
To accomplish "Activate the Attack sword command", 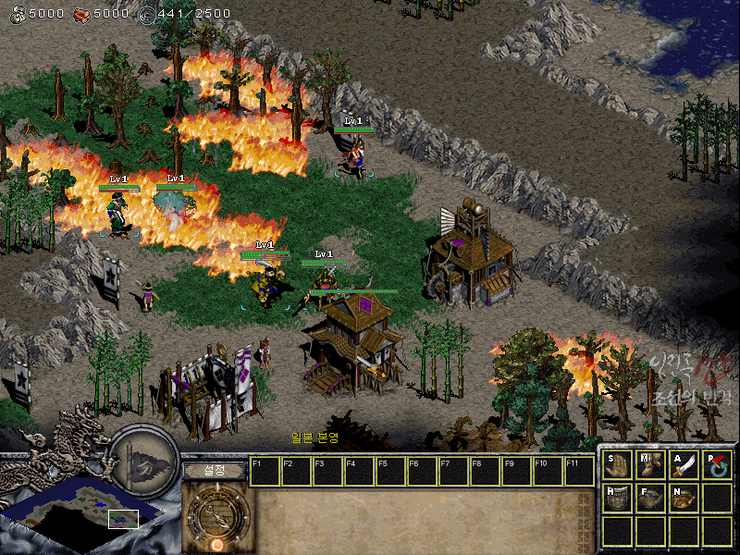I will click(x=684, y=465).
